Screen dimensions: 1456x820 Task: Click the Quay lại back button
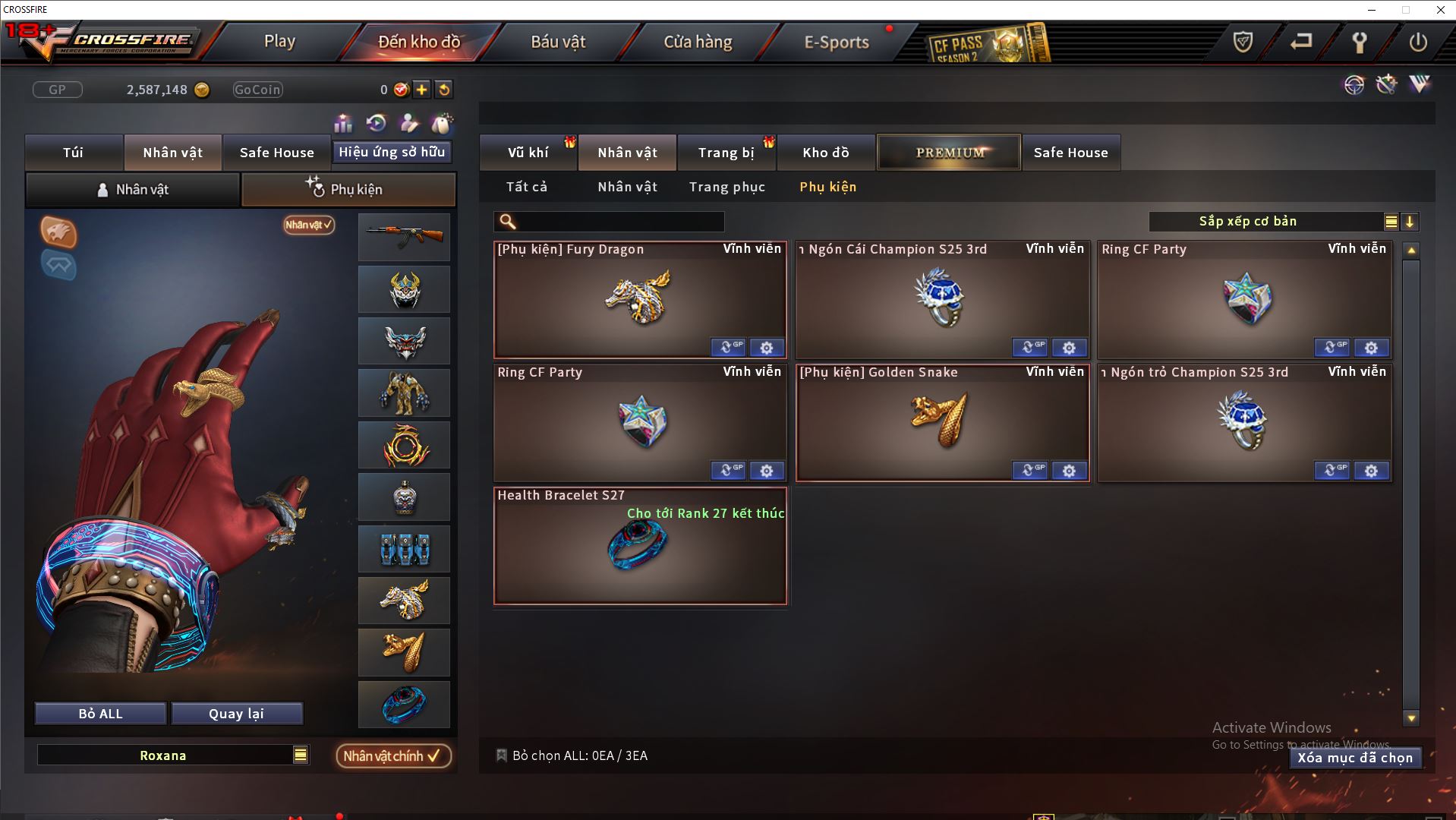tap(236, 714)
